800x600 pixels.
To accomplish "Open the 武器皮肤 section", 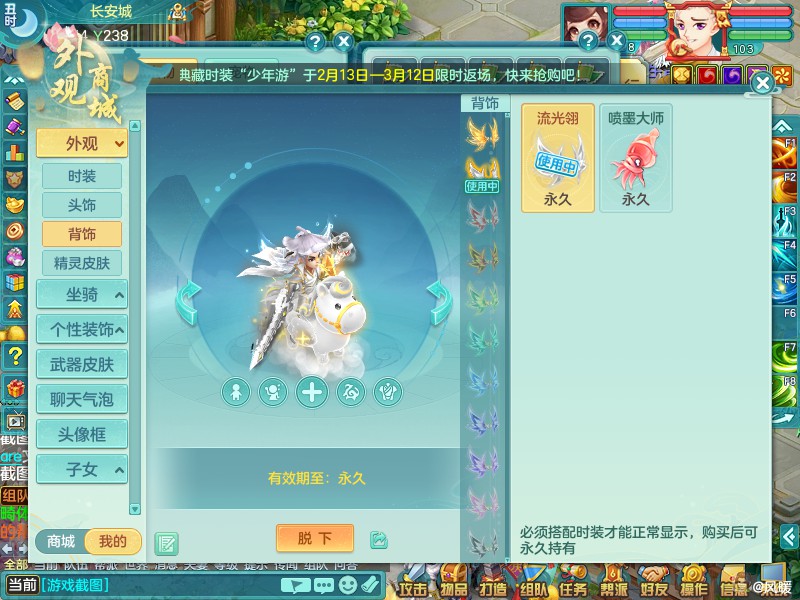I will pyautogui.click(x=82, y=364).
